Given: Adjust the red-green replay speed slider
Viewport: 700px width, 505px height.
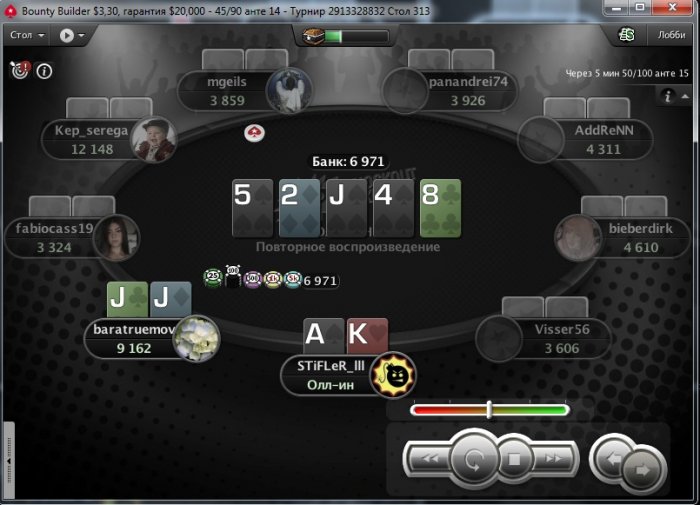Looking at the screenshot, I should [489, 409].
